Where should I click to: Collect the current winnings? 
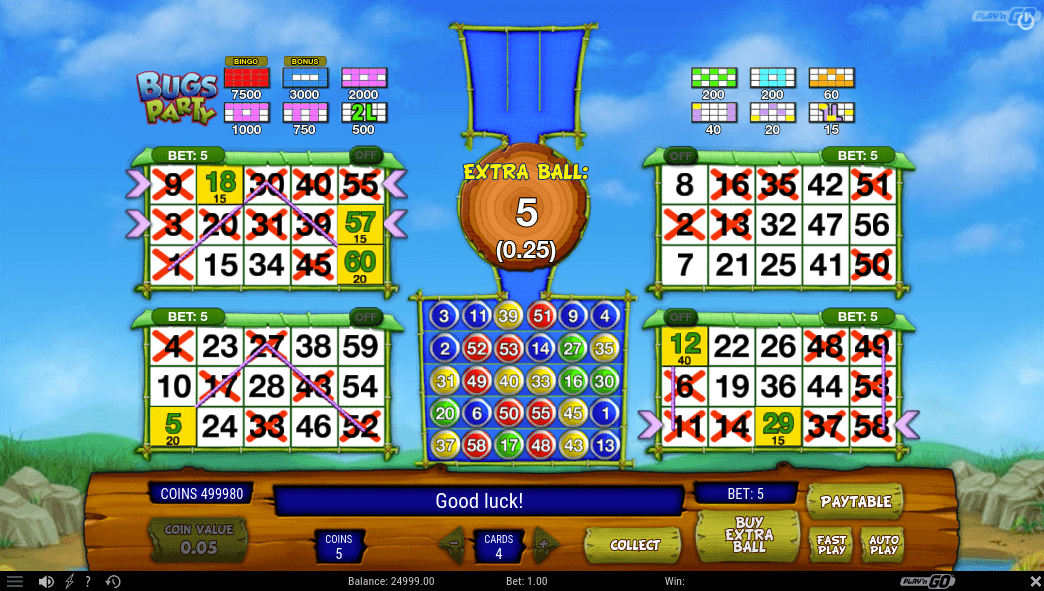(x=634, y=545)
